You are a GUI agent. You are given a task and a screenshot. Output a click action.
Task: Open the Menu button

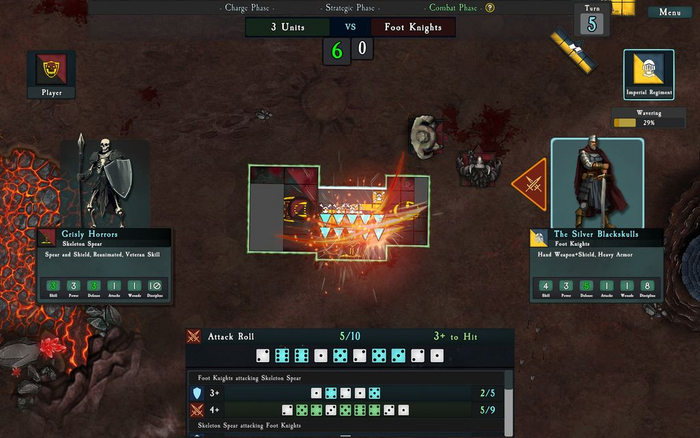[669, 12]
